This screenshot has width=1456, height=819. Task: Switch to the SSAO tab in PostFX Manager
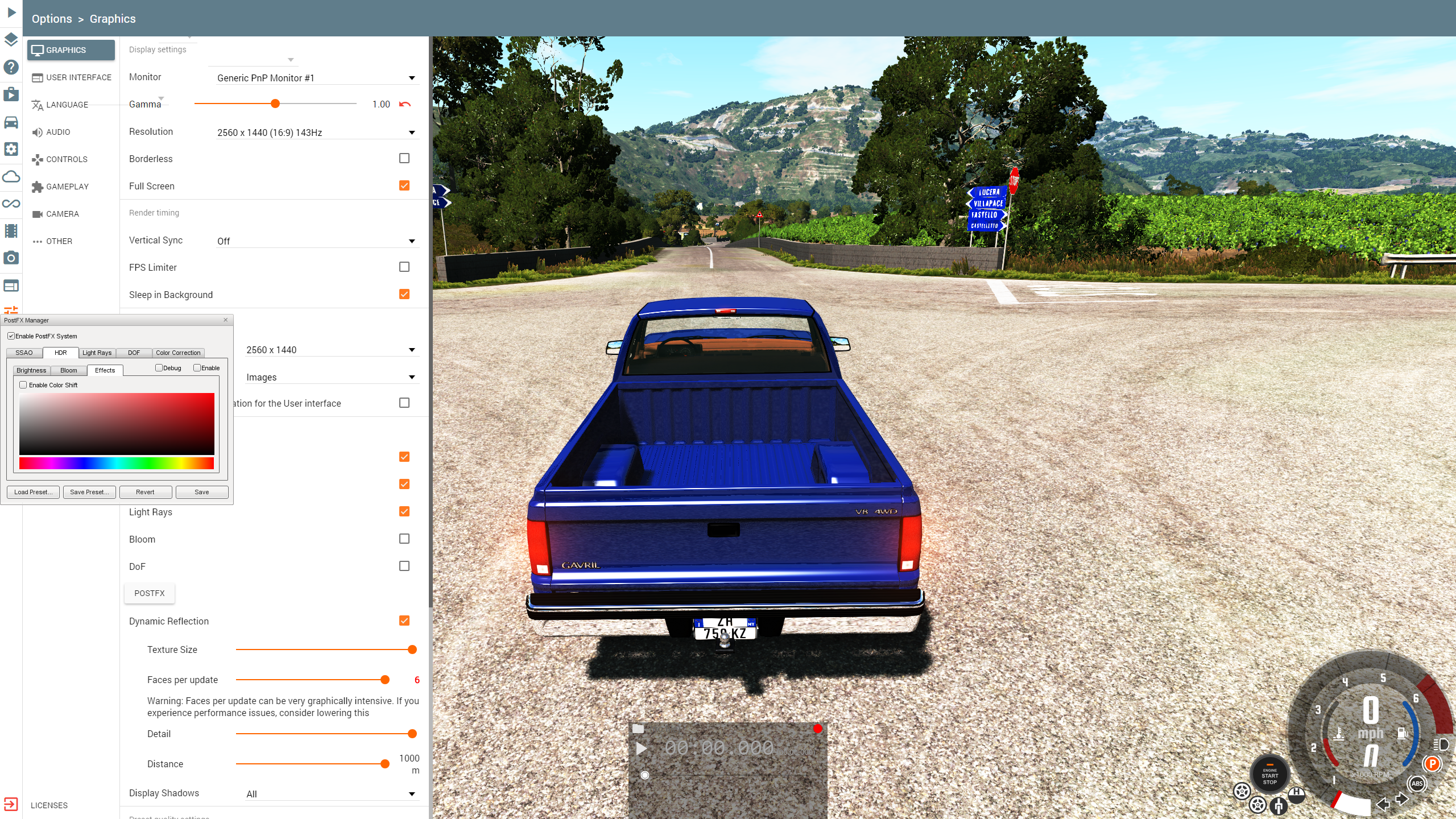(x=24, y=353)
